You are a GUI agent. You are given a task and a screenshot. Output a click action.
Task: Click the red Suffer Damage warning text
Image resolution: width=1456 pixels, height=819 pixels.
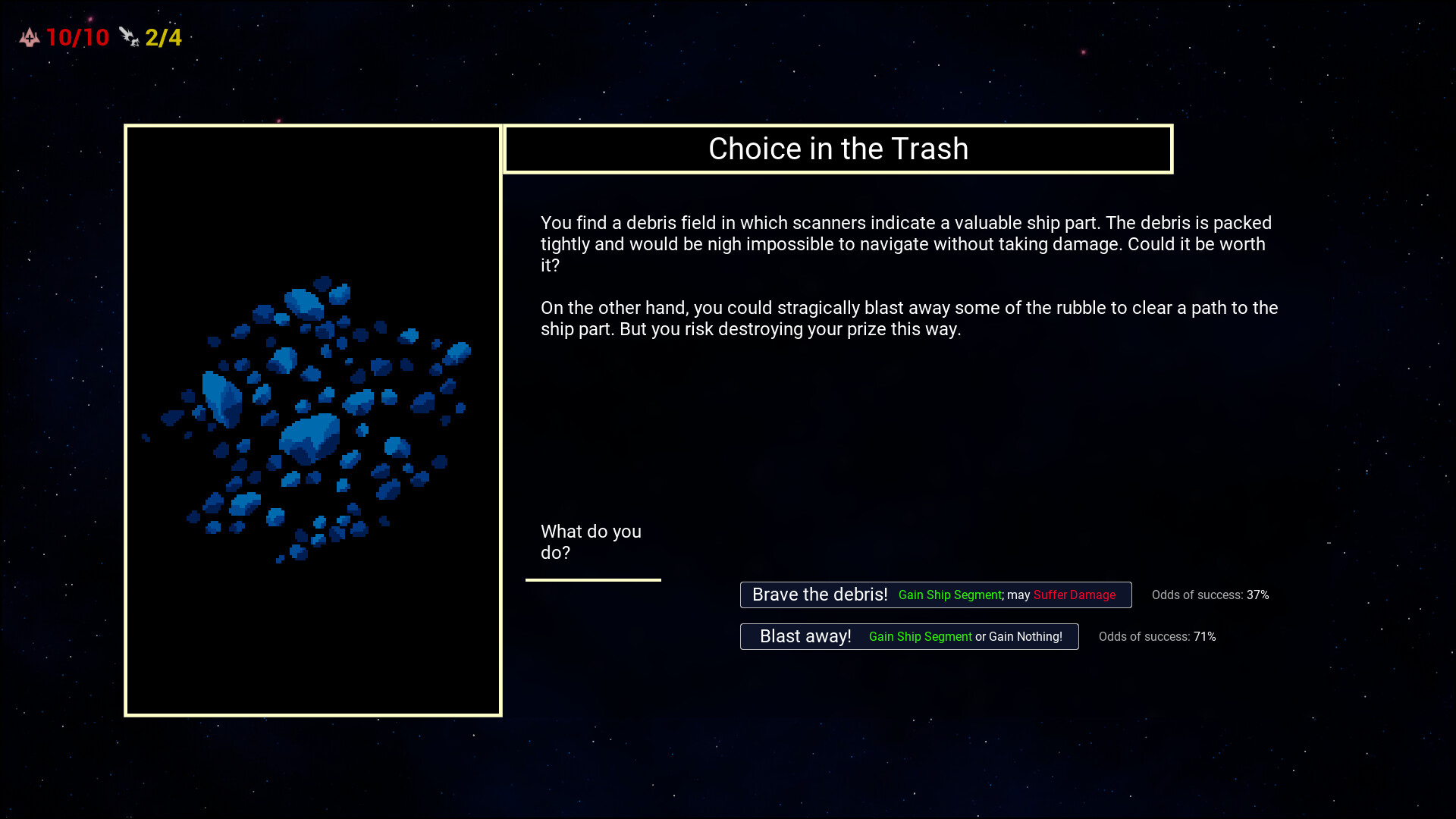(x=1073, y=595)
